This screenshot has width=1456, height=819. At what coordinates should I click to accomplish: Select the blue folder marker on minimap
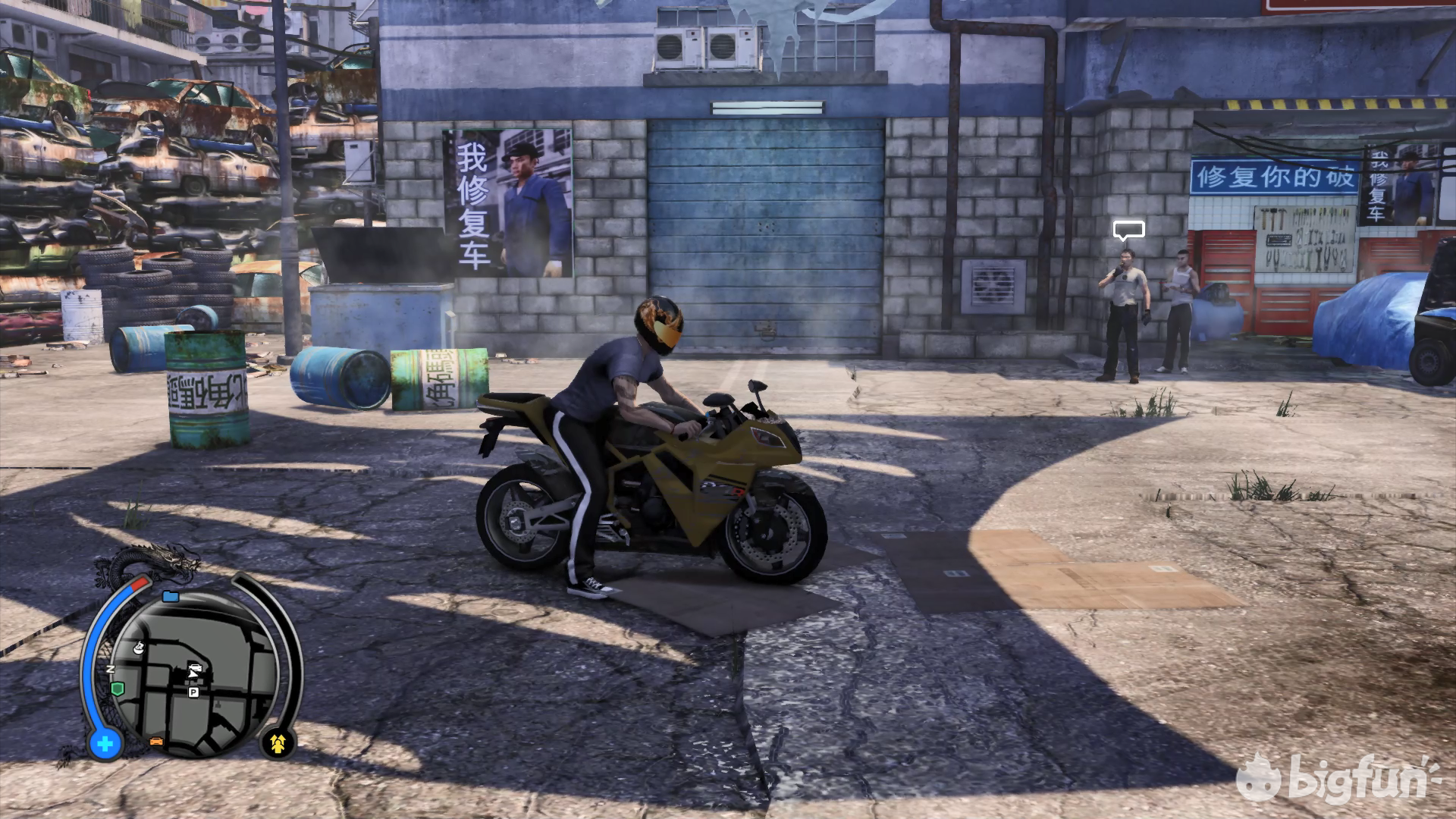click(x=170, y=597)
